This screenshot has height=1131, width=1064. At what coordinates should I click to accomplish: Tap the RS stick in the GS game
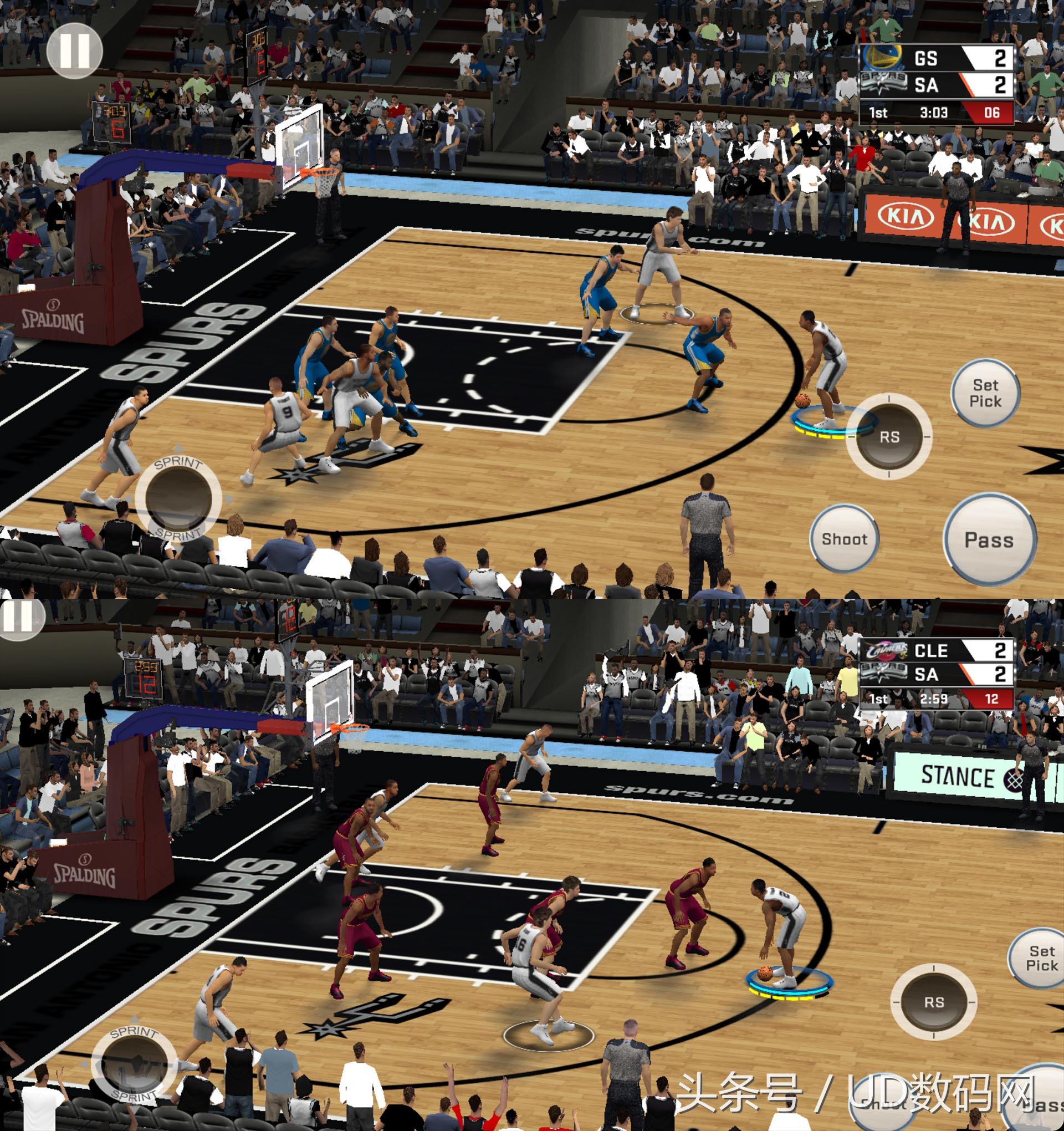tap(889, 436)
